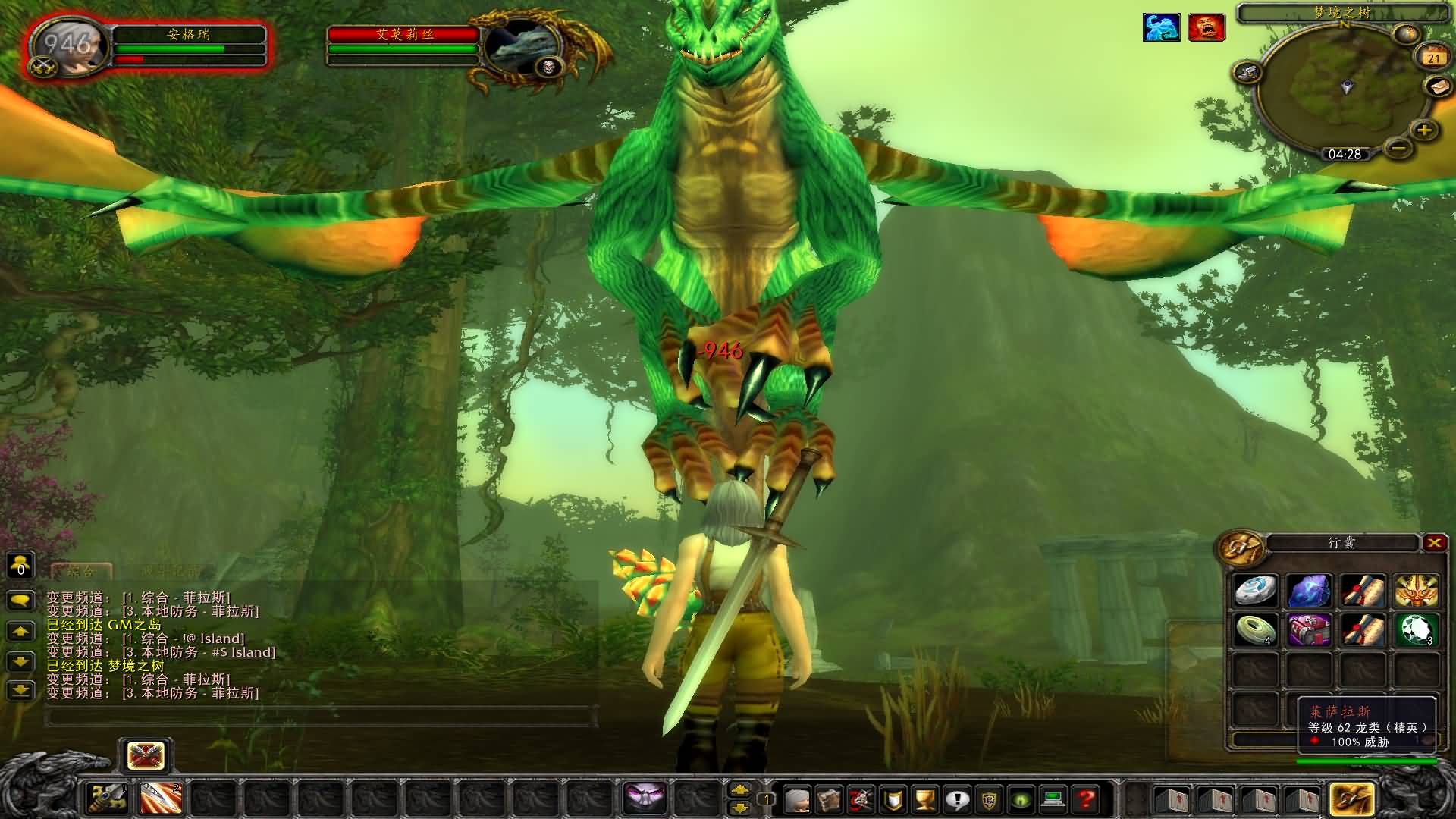
Task: Select the blue crystal shard item
Action: 1309,591
